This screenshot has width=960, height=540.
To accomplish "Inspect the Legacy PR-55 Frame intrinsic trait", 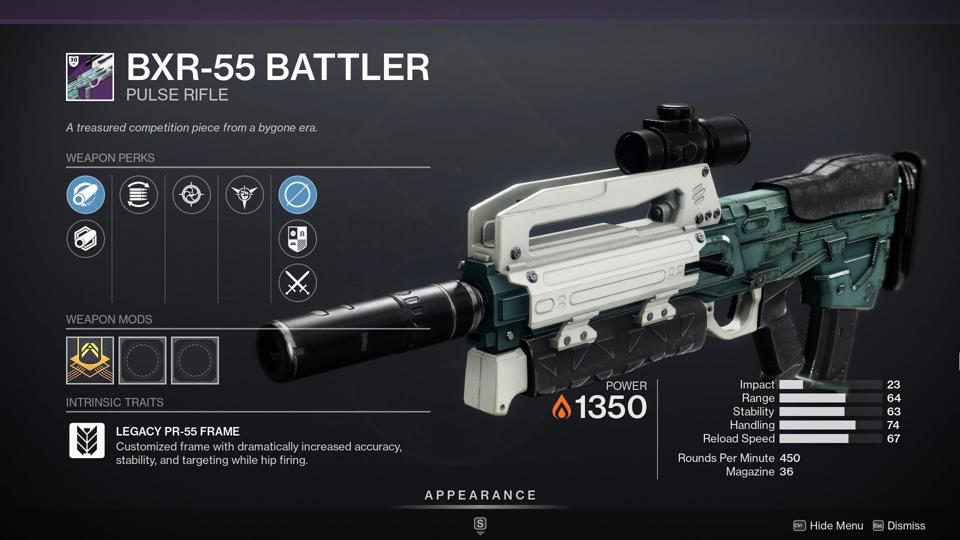I will point(87,440).
